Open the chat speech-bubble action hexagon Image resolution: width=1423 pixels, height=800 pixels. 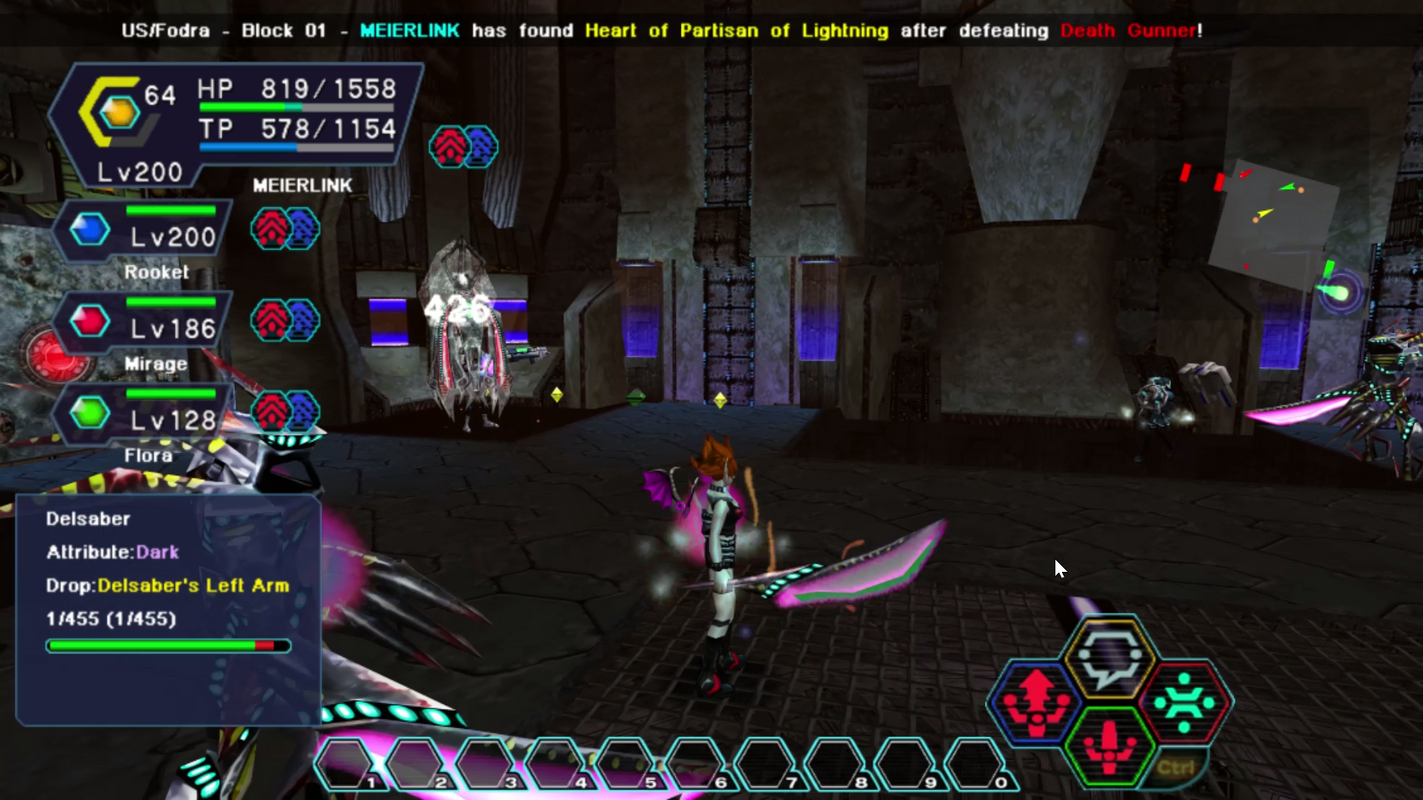1110,657
